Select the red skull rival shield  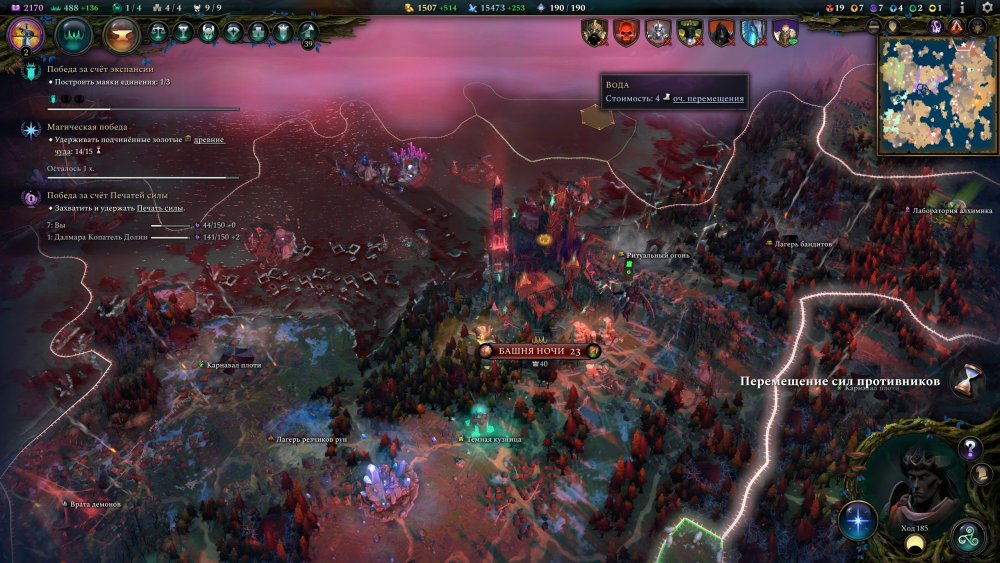(x=626, y=32)
